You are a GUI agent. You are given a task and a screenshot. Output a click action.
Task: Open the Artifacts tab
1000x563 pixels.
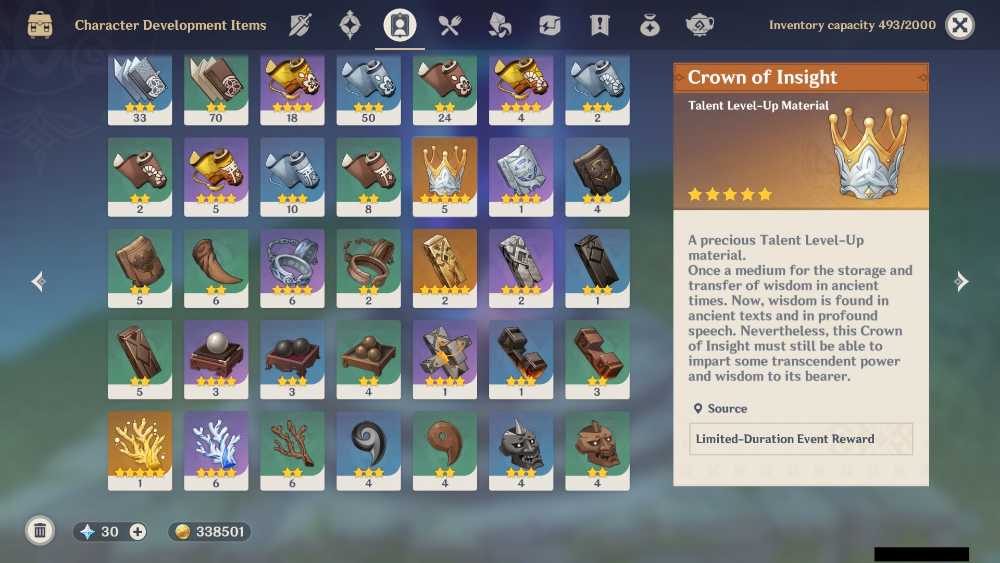click(350, 25)
